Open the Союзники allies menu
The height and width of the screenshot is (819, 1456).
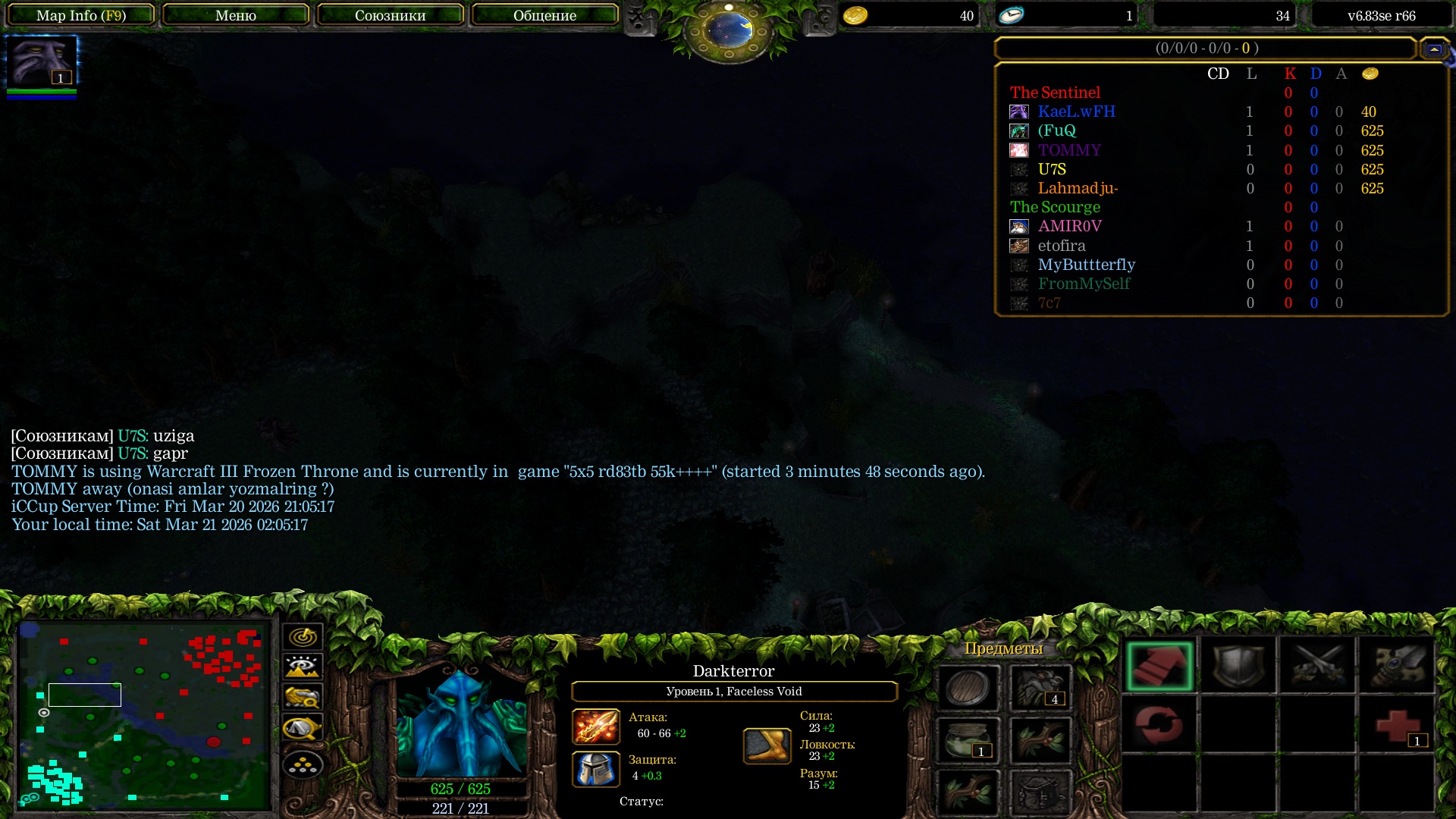(390, 15)
